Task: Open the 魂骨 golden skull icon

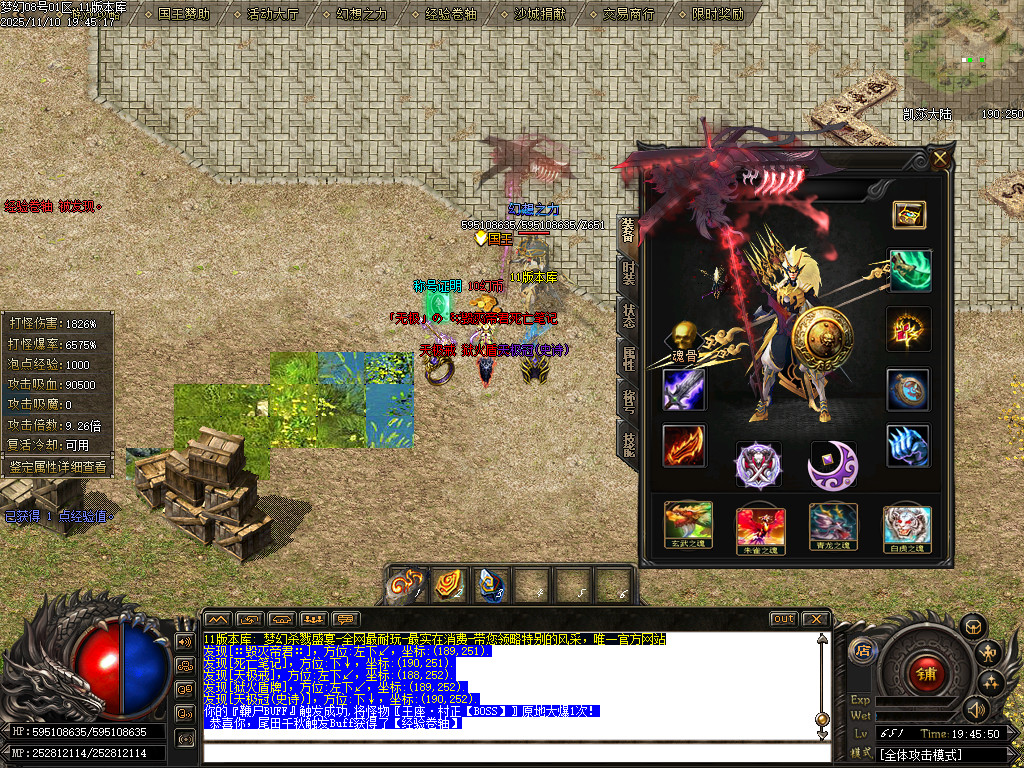Action: pyautogui.click(x=684, y=339)
